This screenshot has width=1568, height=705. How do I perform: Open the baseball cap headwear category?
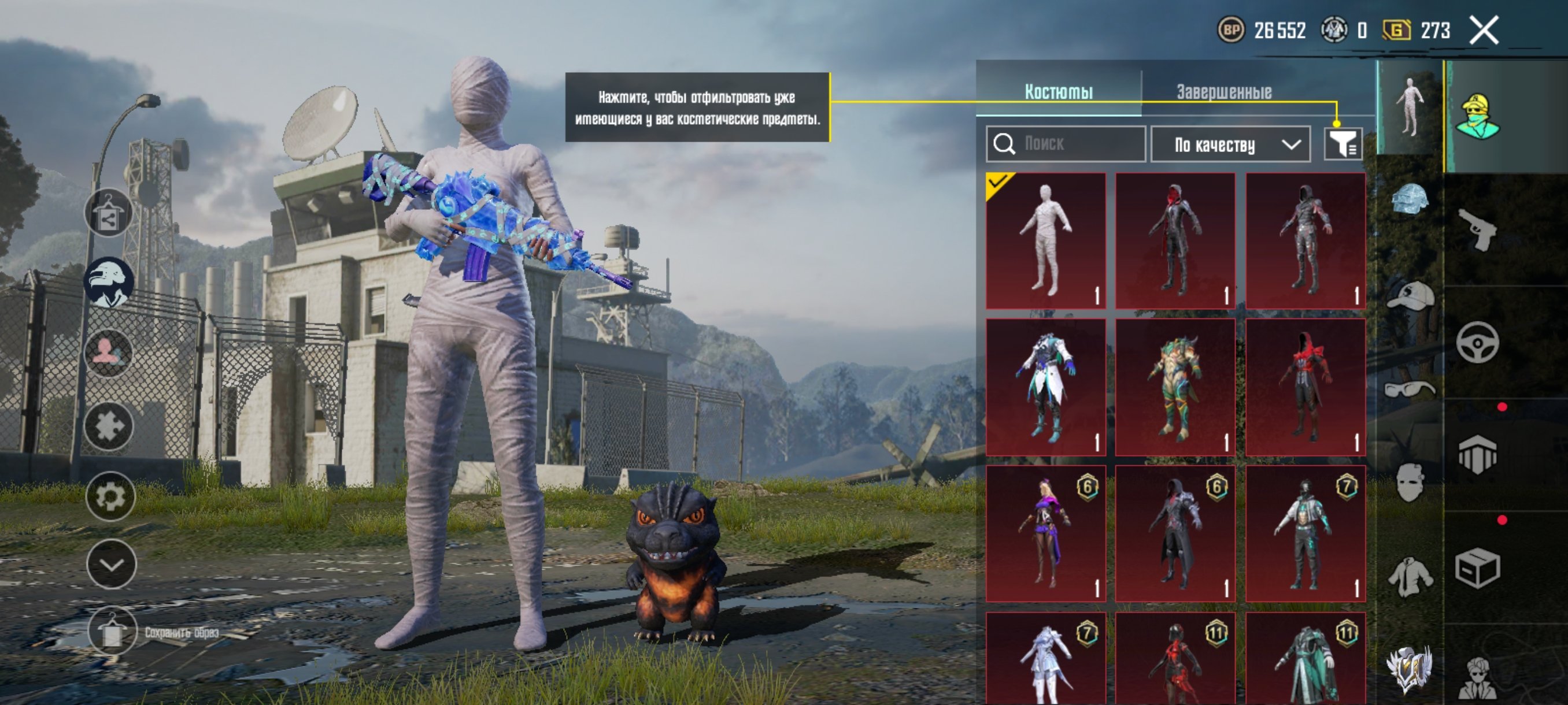click(x=1409, y=296)
